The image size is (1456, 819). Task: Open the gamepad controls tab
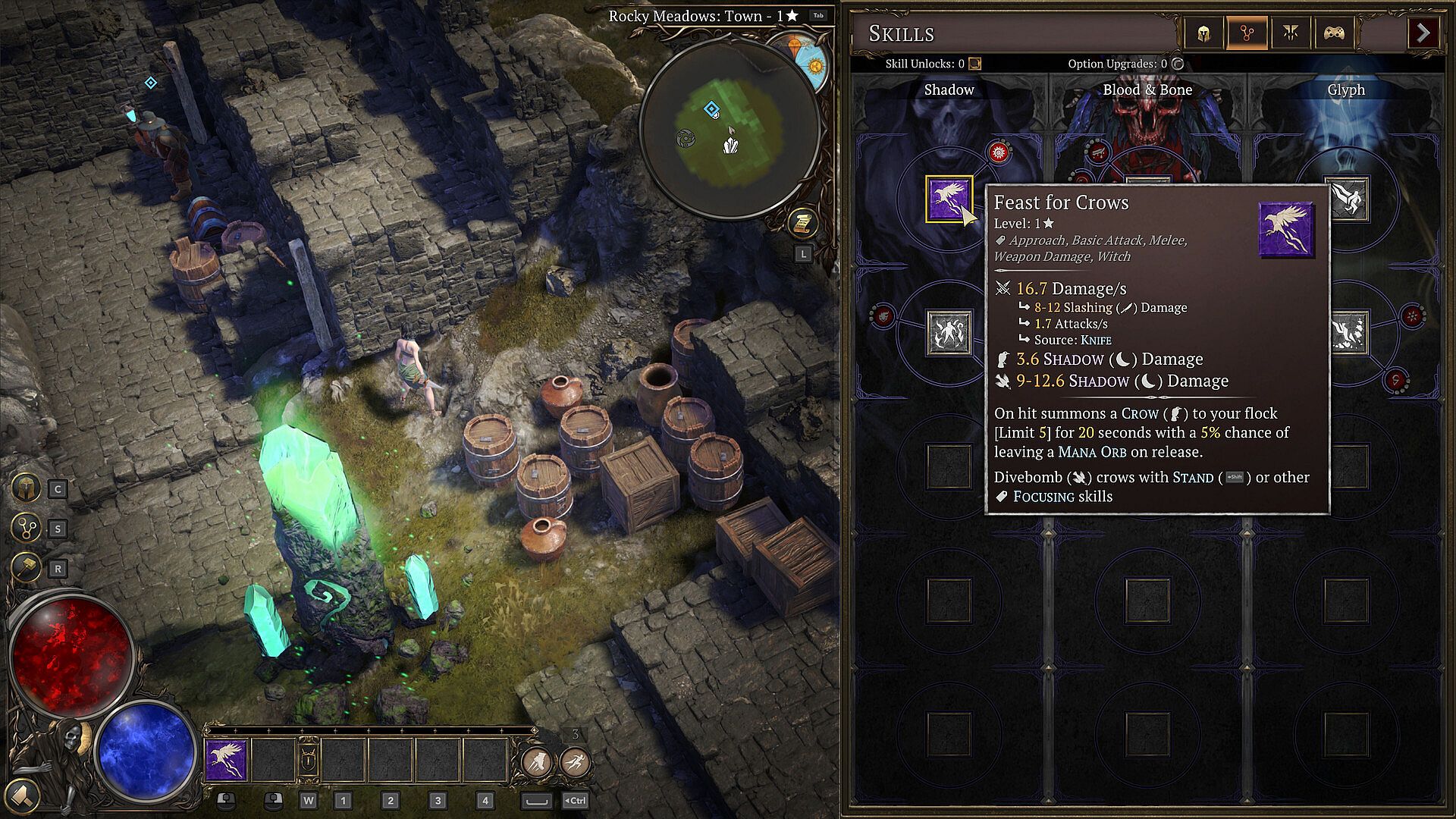[x=1334, y=33]
